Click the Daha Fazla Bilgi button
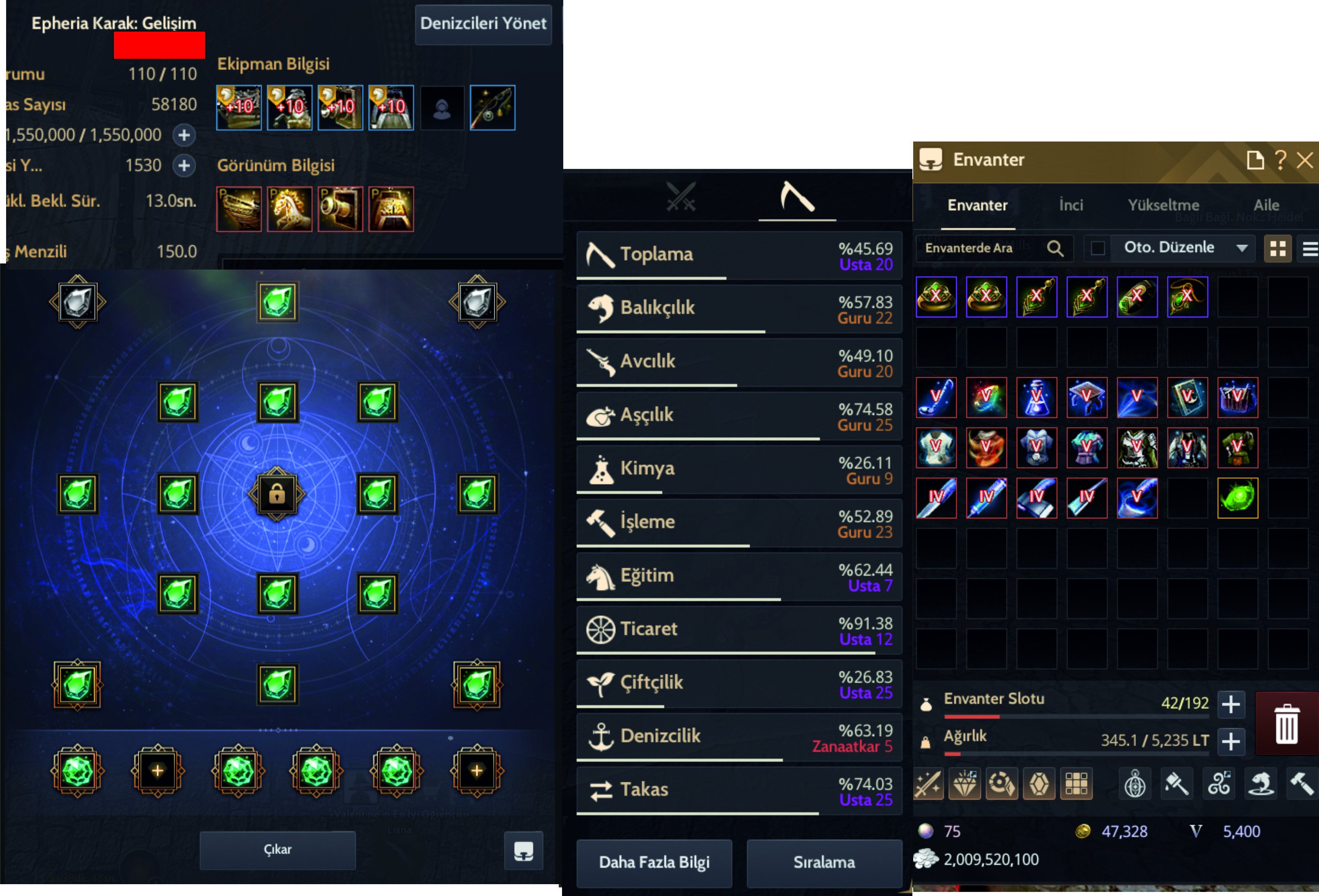Image resolution: width=1319 pixels, height=896 pixels. pos(654,863)
